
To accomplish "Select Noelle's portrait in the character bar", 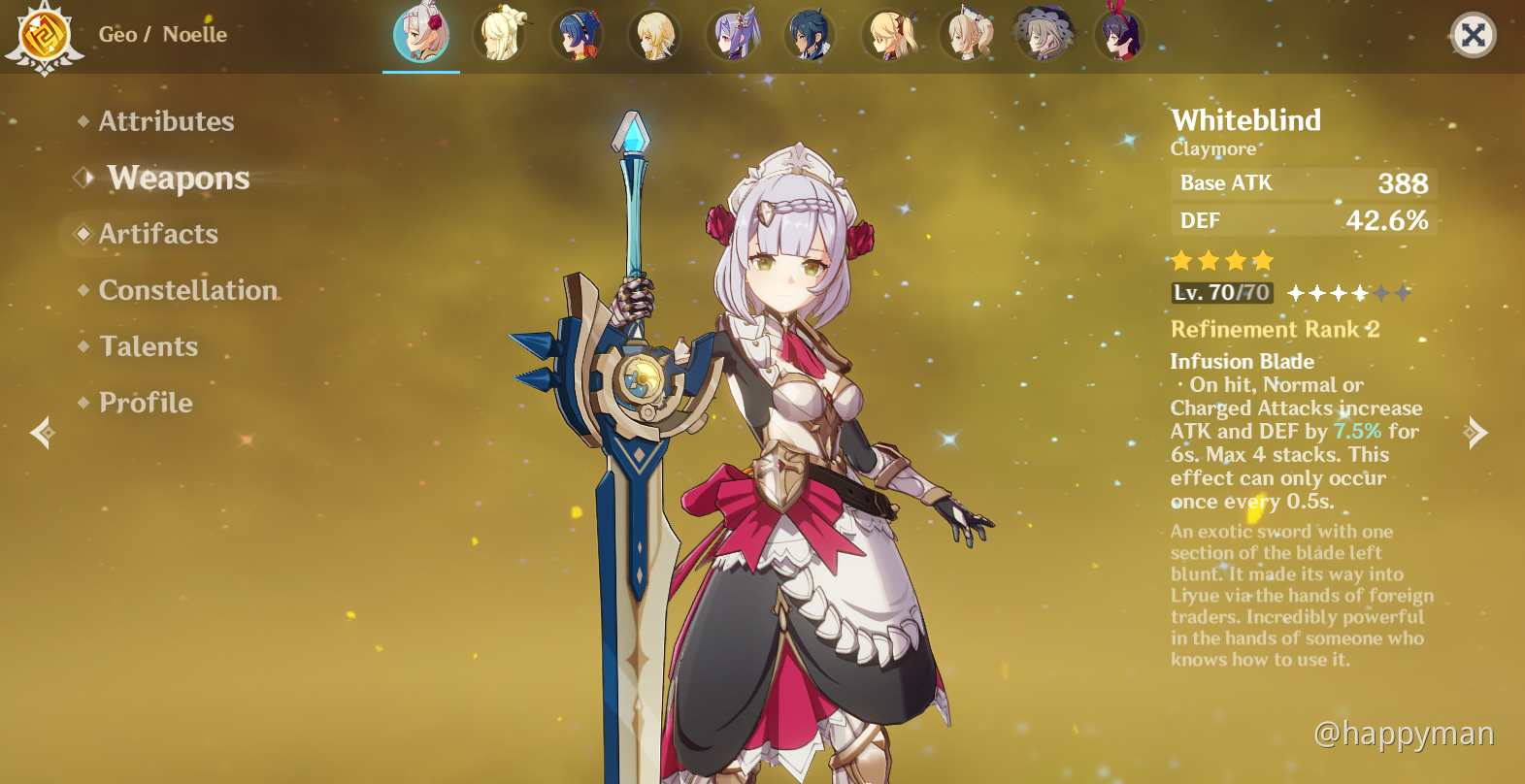I will 420,35.
